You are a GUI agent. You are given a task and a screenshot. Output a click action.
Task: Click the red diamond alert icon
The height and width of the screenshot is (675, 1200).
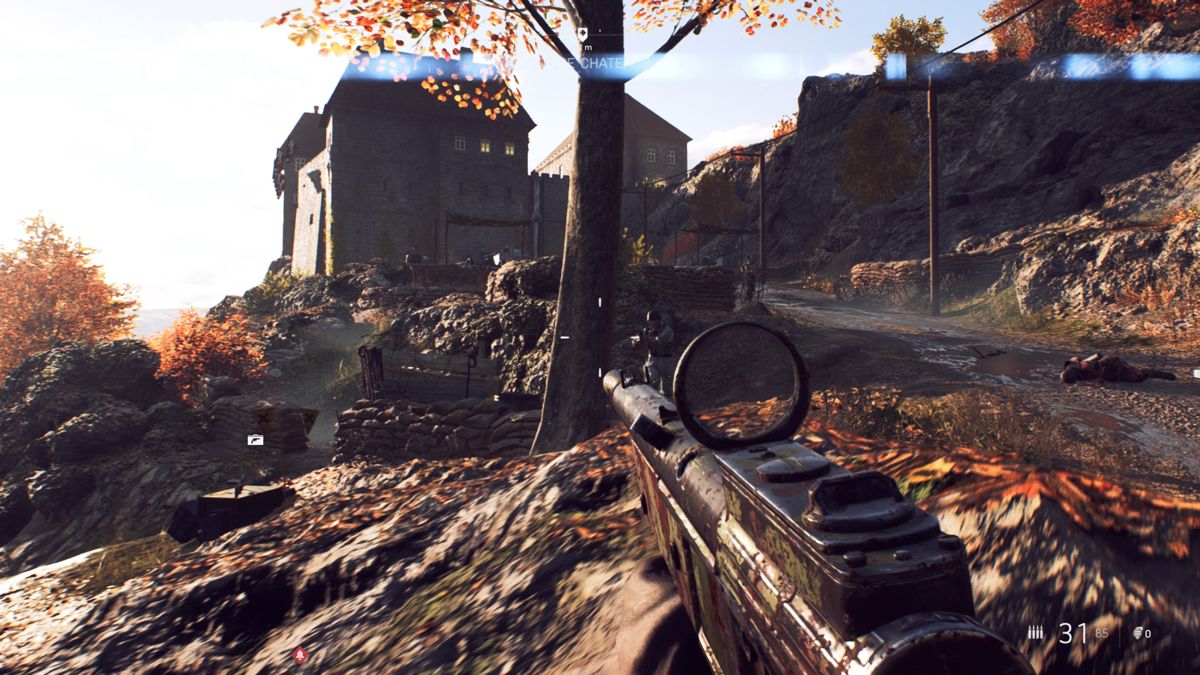[x=299, y=655]
